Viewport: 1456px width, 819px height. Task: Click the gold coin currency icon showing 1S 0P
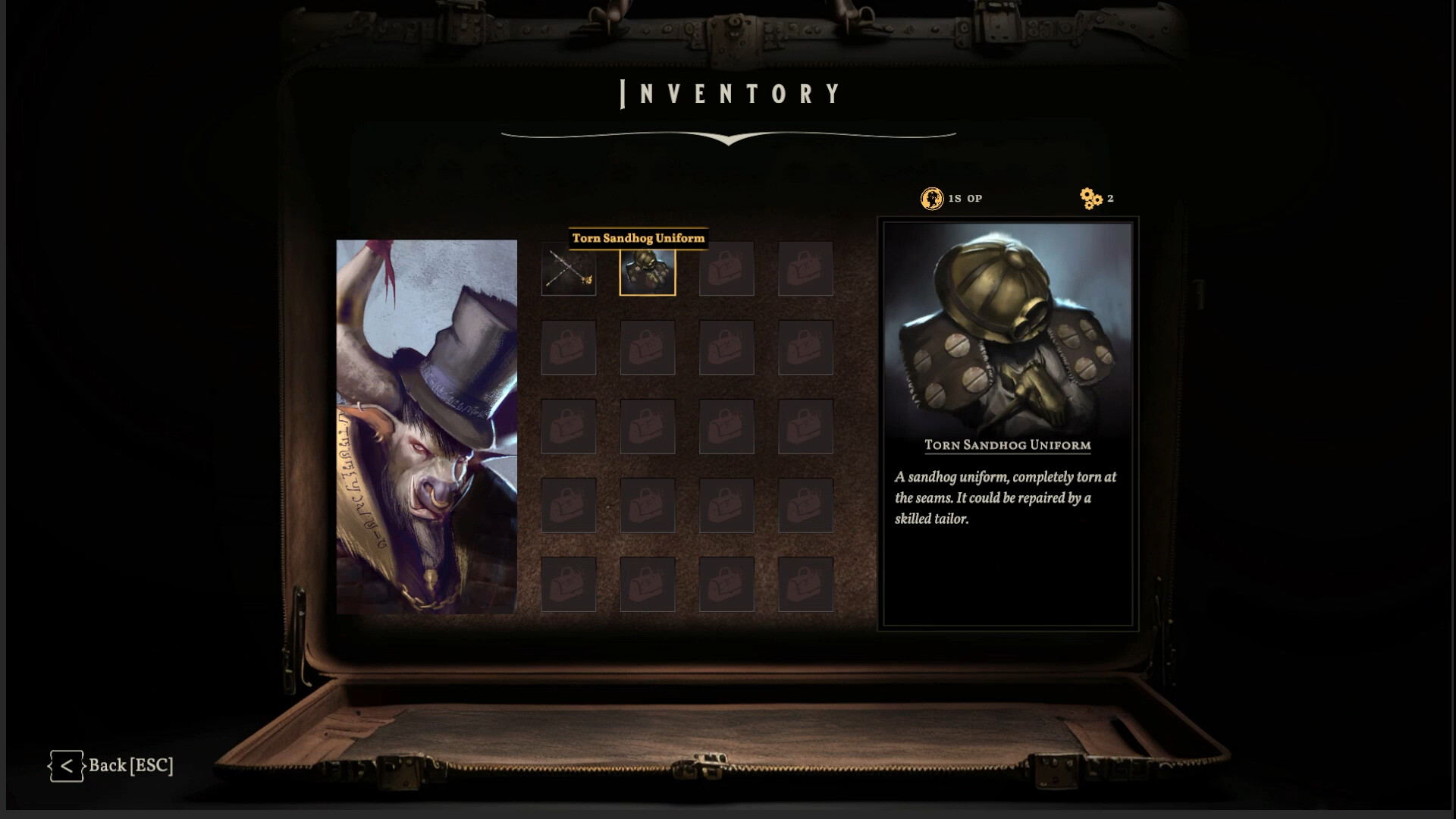932,198
